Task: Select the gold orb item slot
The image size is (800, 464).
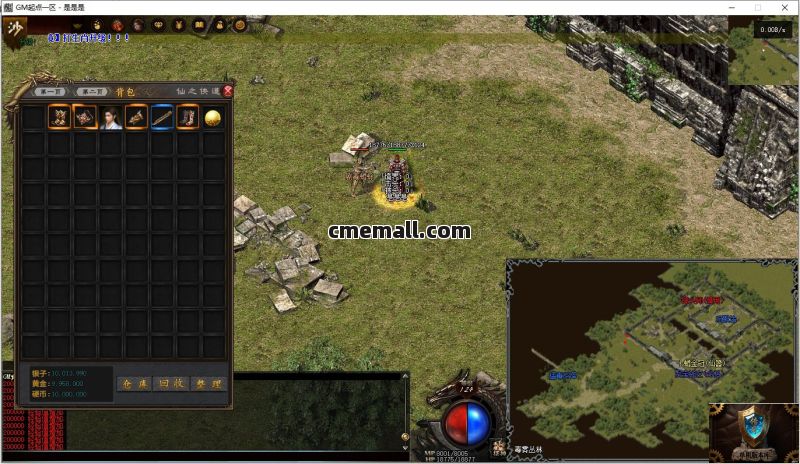Action: (213, 117)
